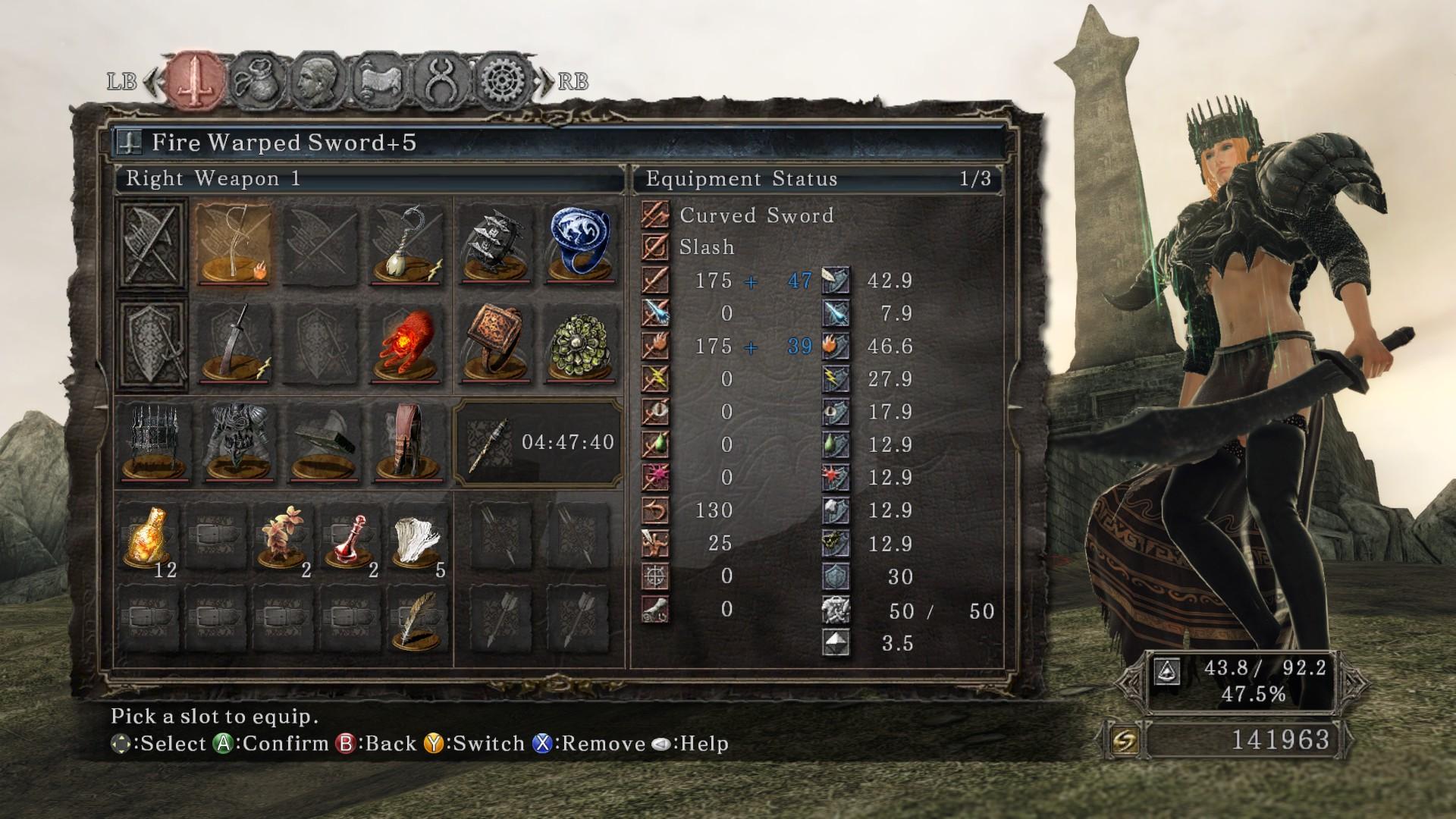
Task: Choose the green flower ring slot
Action: pos(580,343)
